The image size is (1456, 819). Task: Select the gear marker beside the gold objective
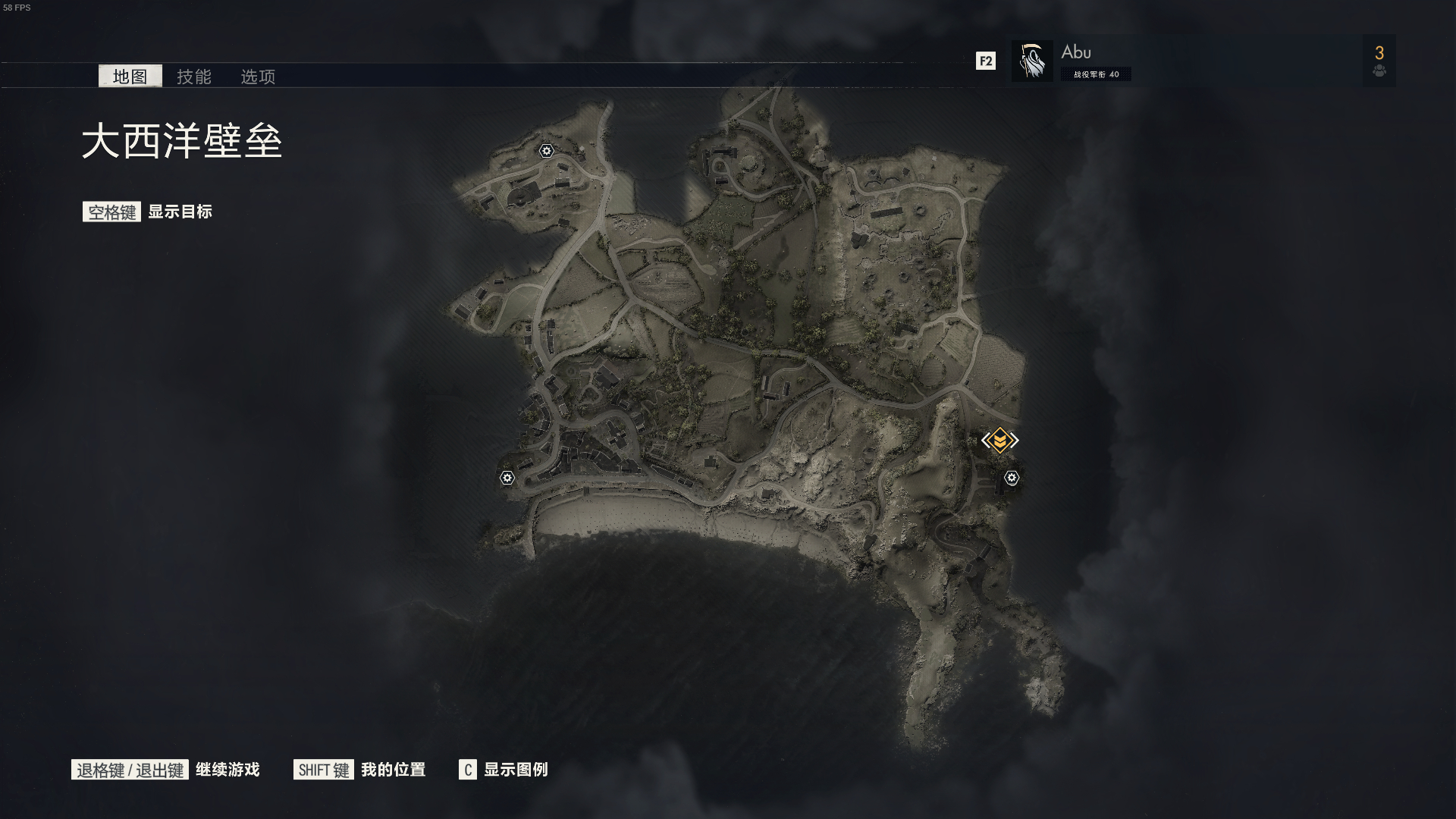(x=1012, y=478)
